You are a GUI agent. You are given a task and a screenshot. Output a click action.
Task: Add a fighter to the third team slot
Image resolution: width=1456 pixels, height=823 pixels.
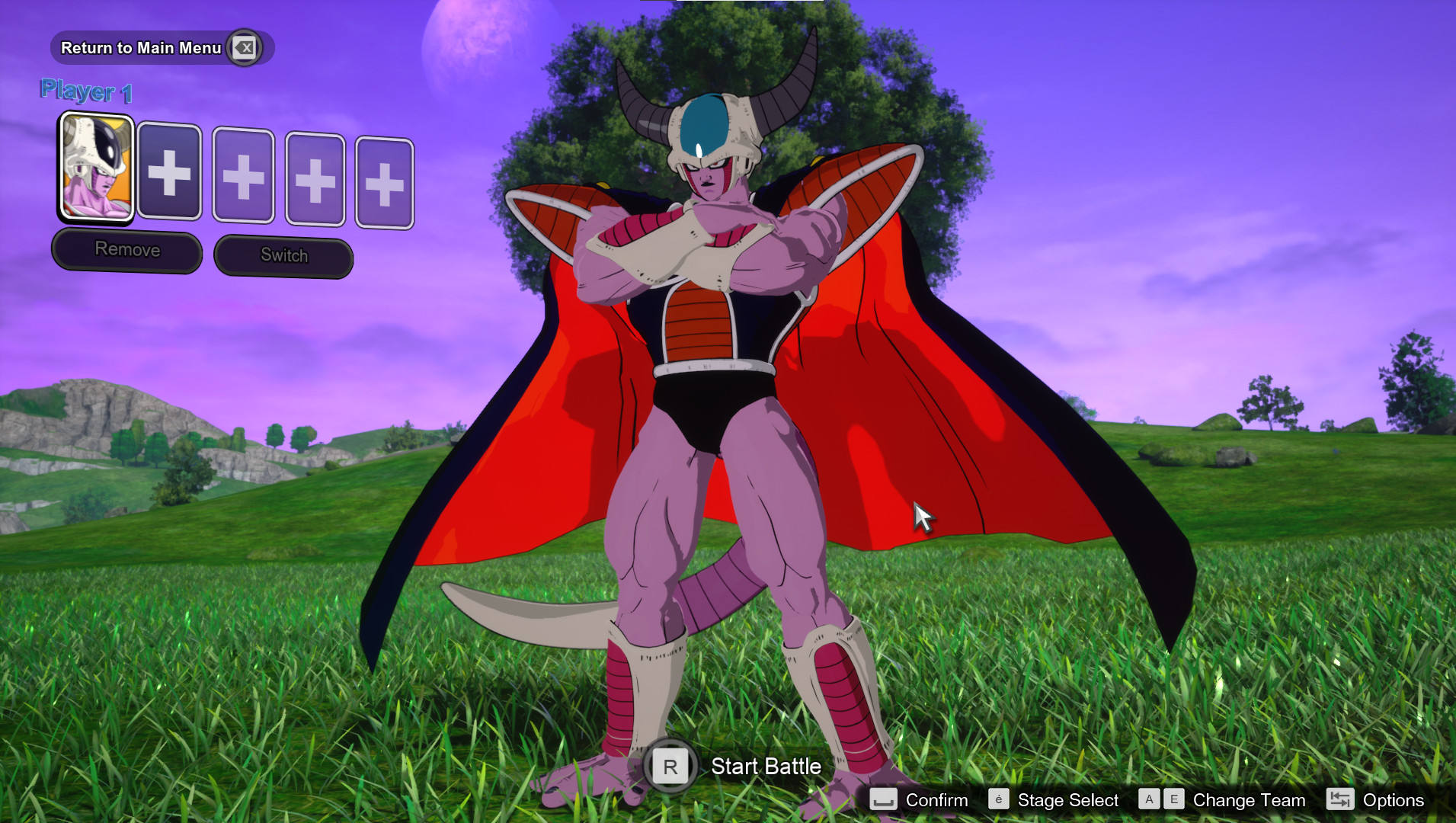pyautogui.click(x=242, y=178)
